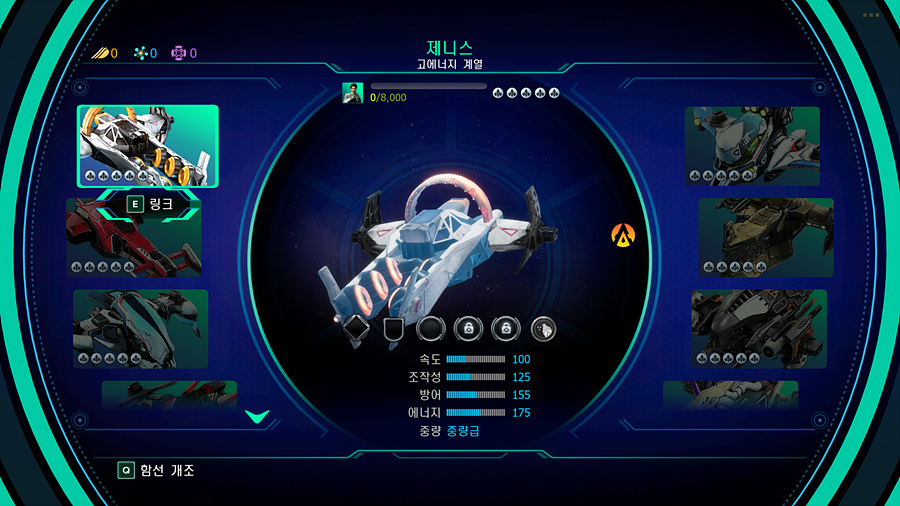Select the empty round module slot
Screen dimensions: 900x506
coord(431,328)
